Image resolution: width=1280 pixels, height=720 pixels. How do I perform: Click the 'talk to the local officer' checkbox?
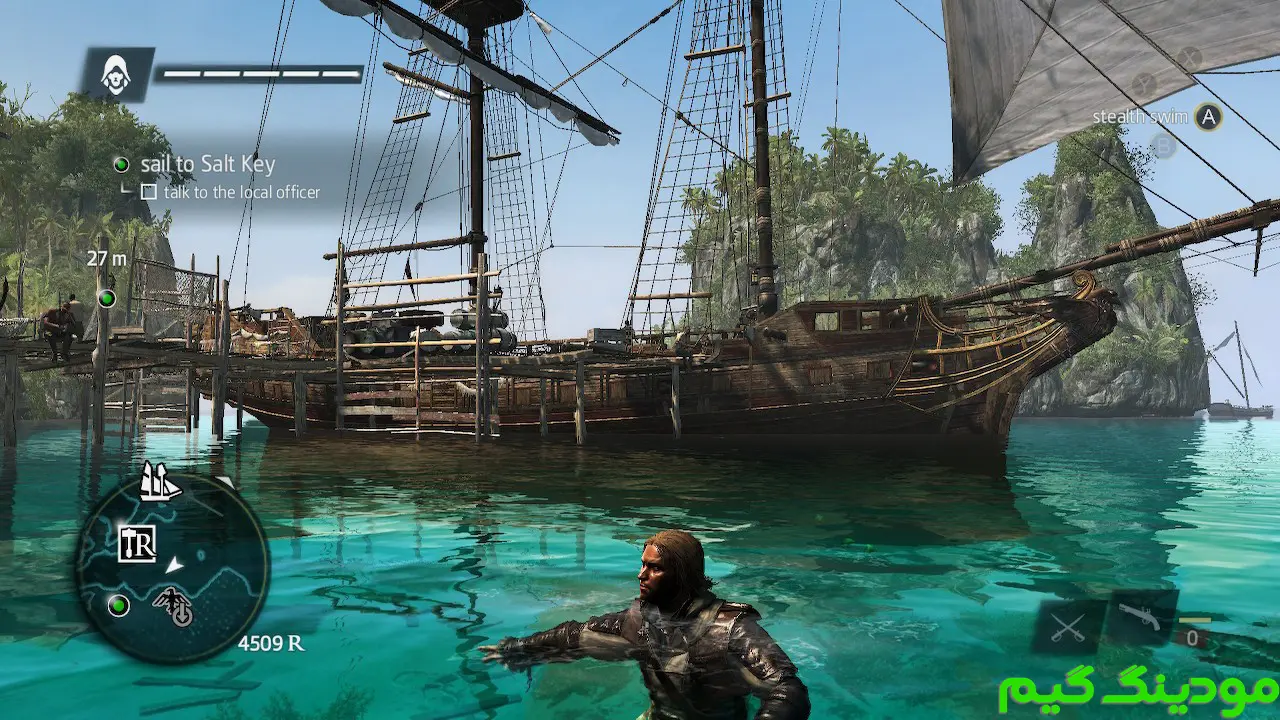click(x=149, y=192)
